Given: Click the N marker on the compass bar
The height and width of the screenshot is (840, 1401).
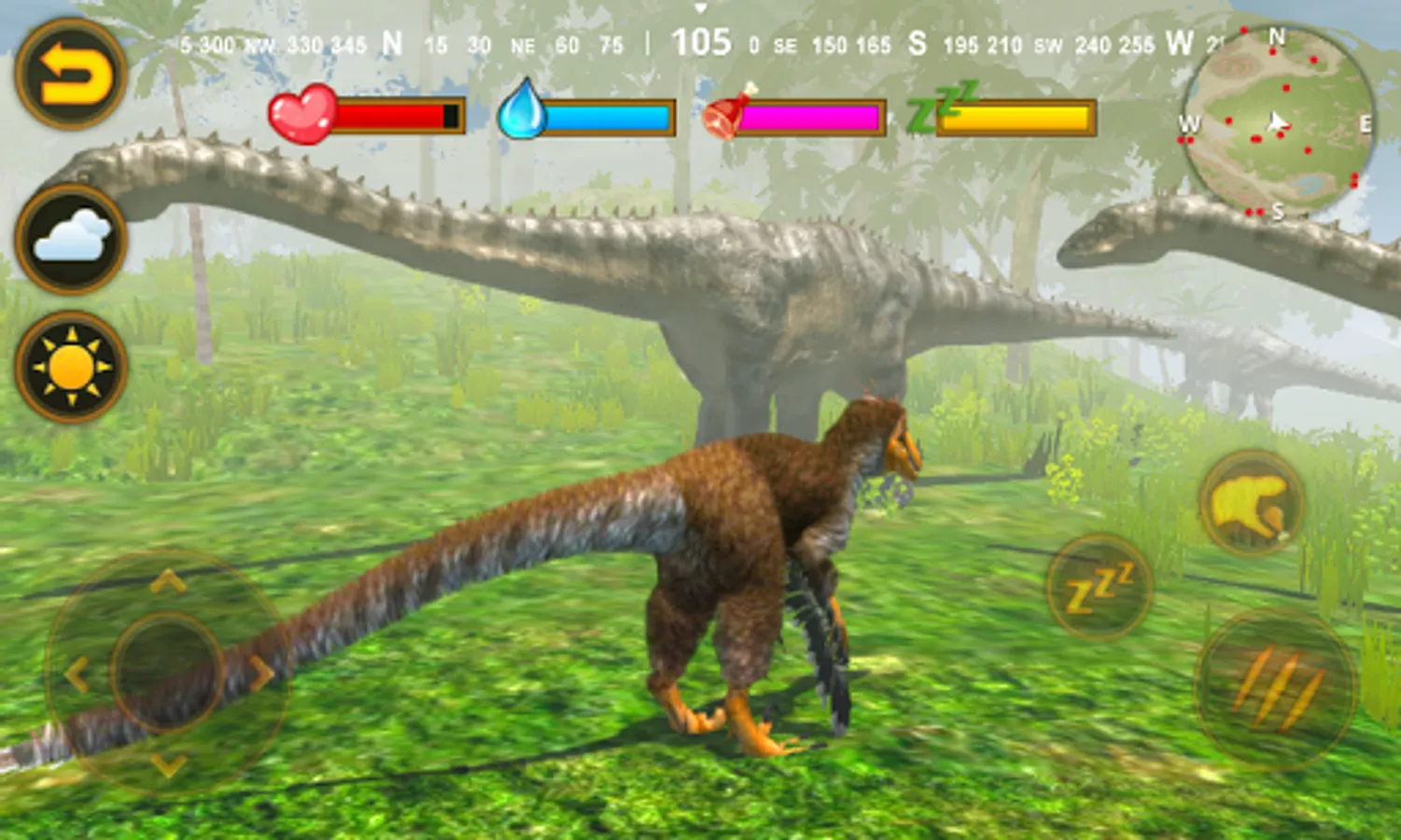Looking at the screenshot, I should 391,42.
